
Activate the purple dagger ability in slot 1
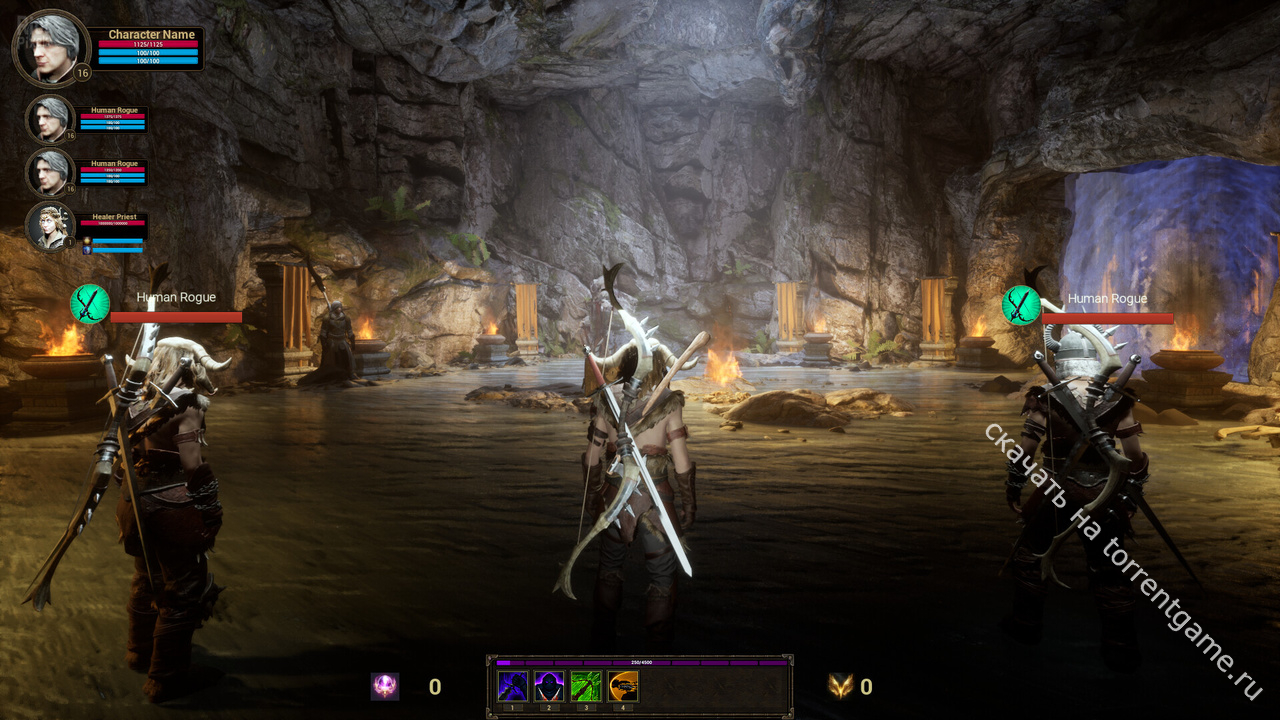click(x=513, y=686)
